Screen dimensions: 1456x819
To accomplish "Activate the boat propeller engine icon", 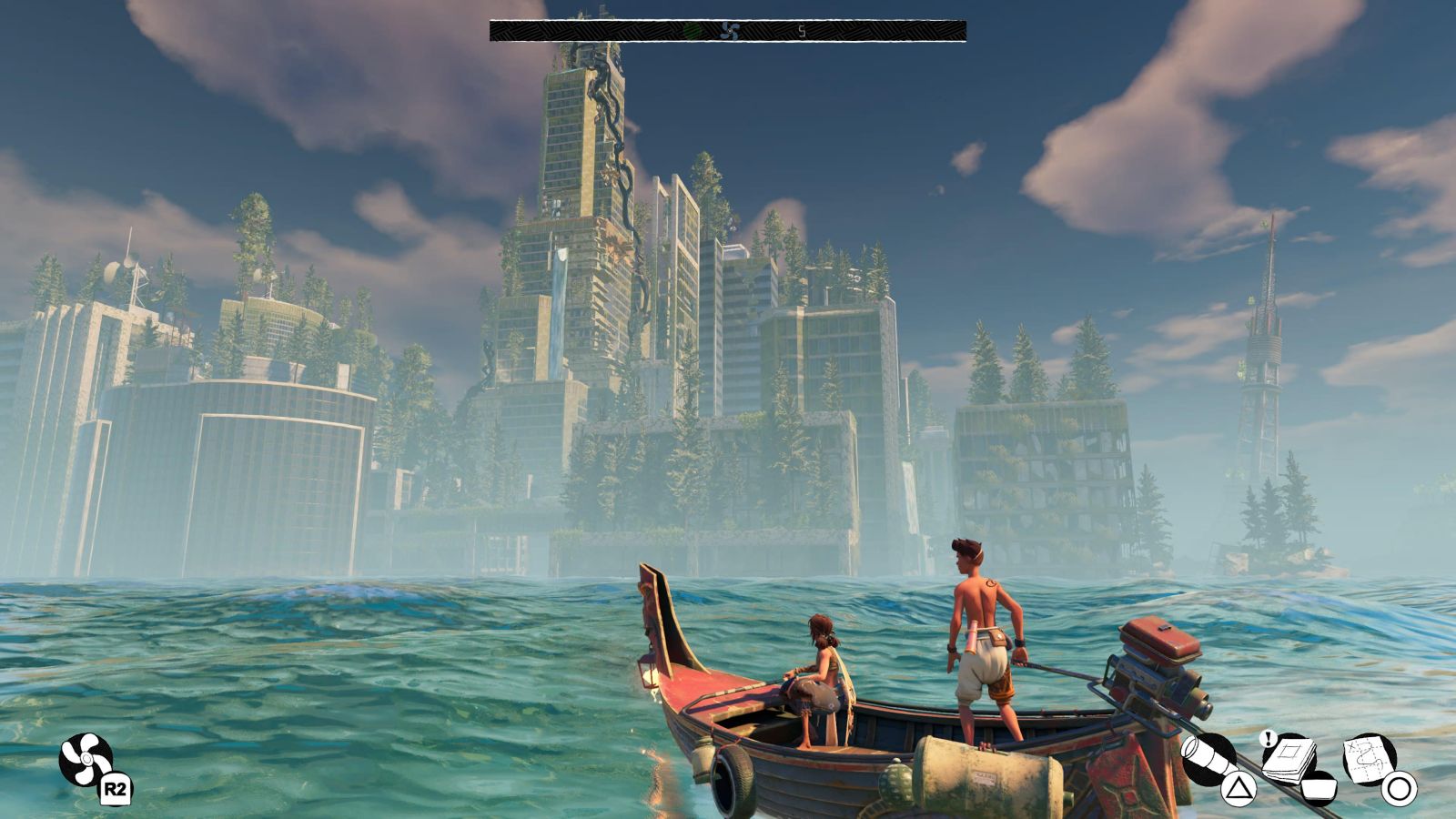I will coord(86,760).
